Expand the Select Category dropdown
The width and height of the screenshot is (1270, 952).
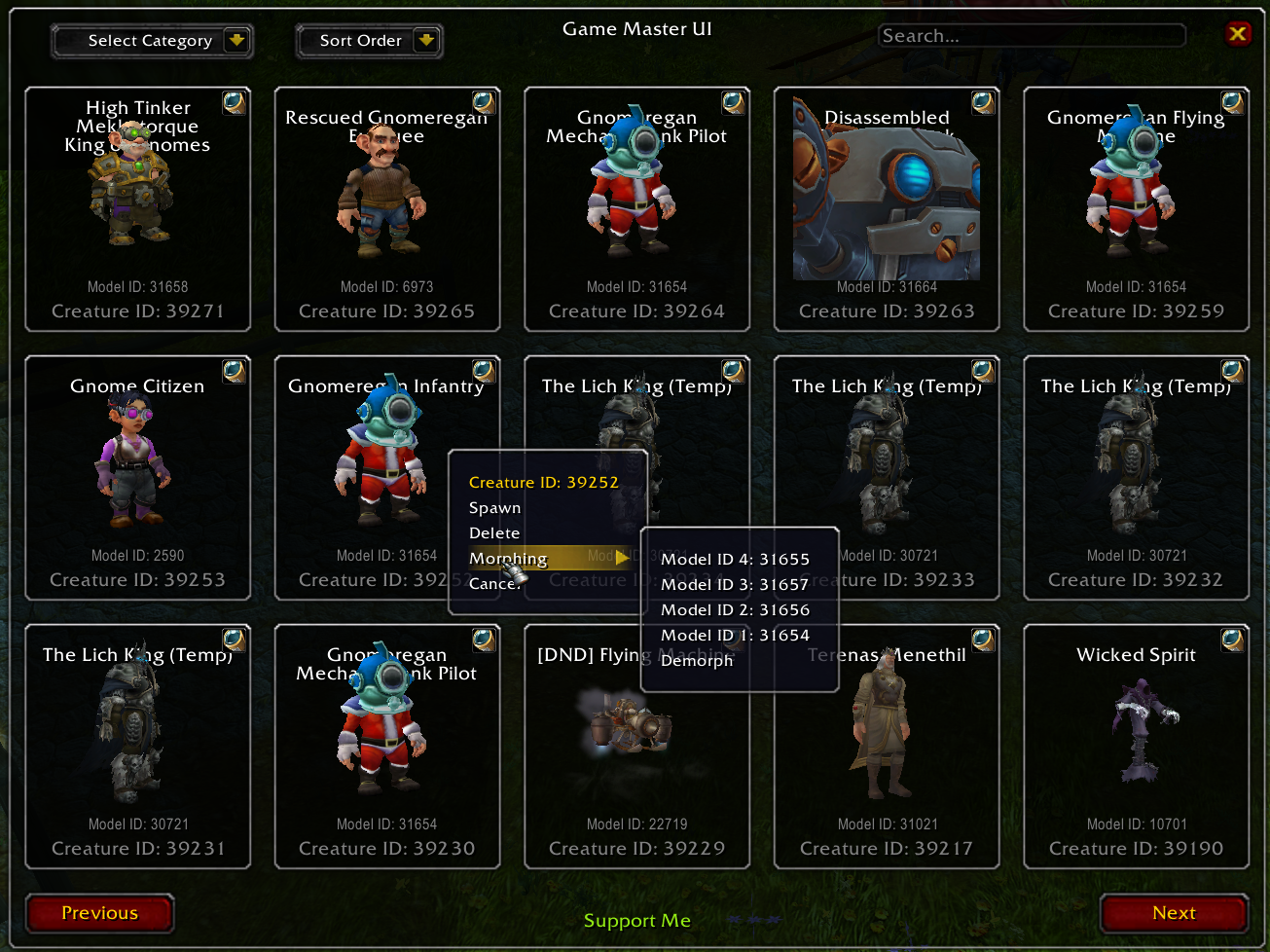coord(151,41)
